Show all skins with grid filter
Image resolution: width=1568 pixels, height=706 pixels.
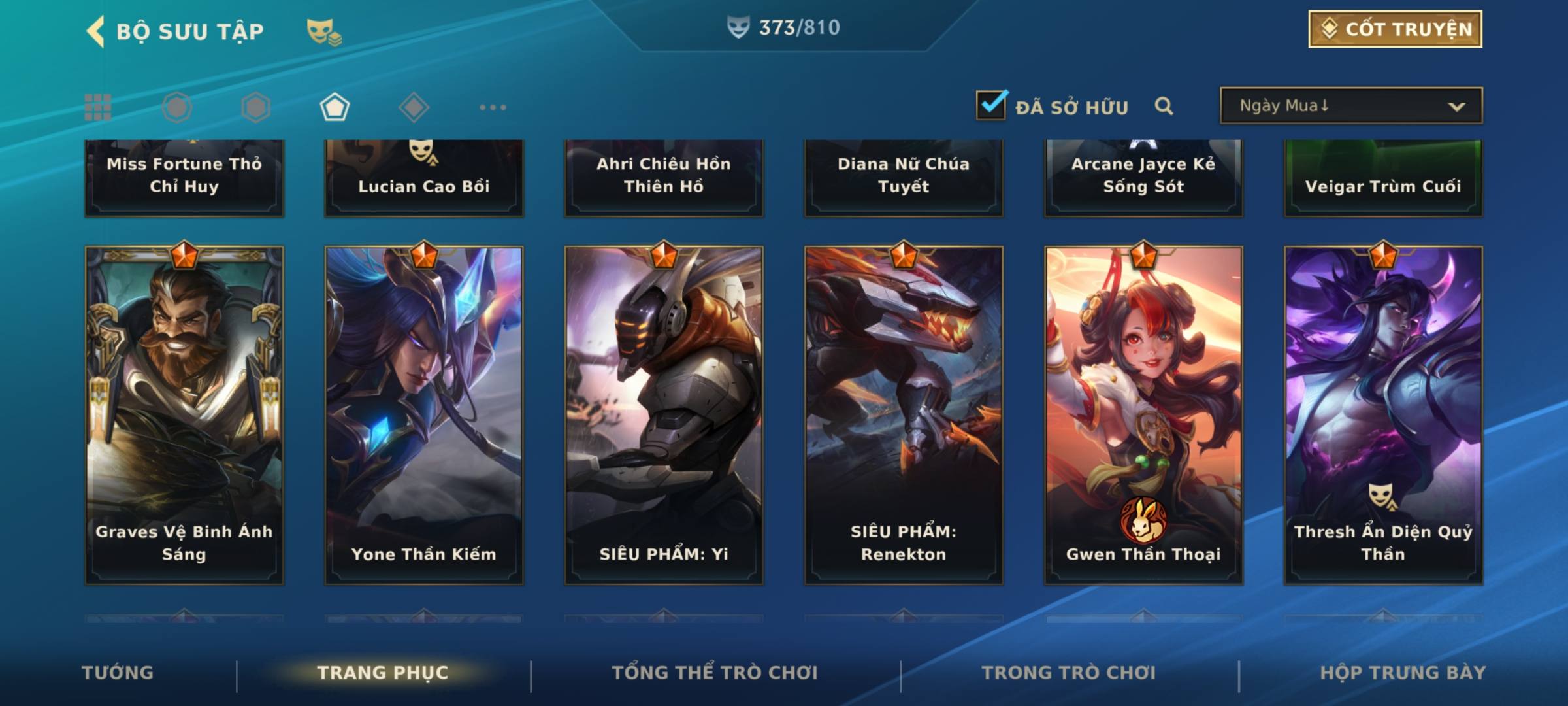pos(98,107)
